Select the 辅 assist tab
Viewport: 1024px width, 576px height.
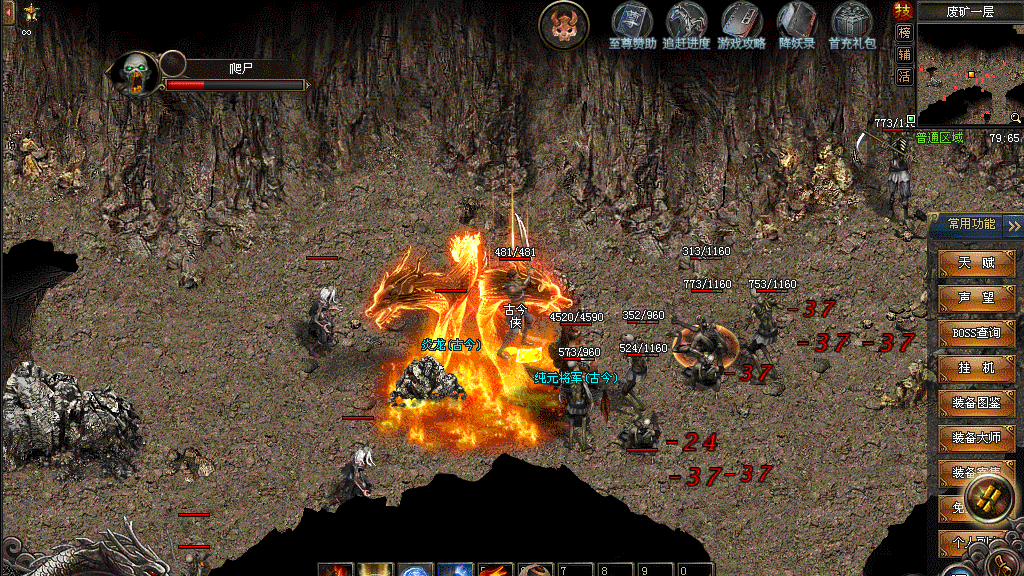click(x=904, y=54)
